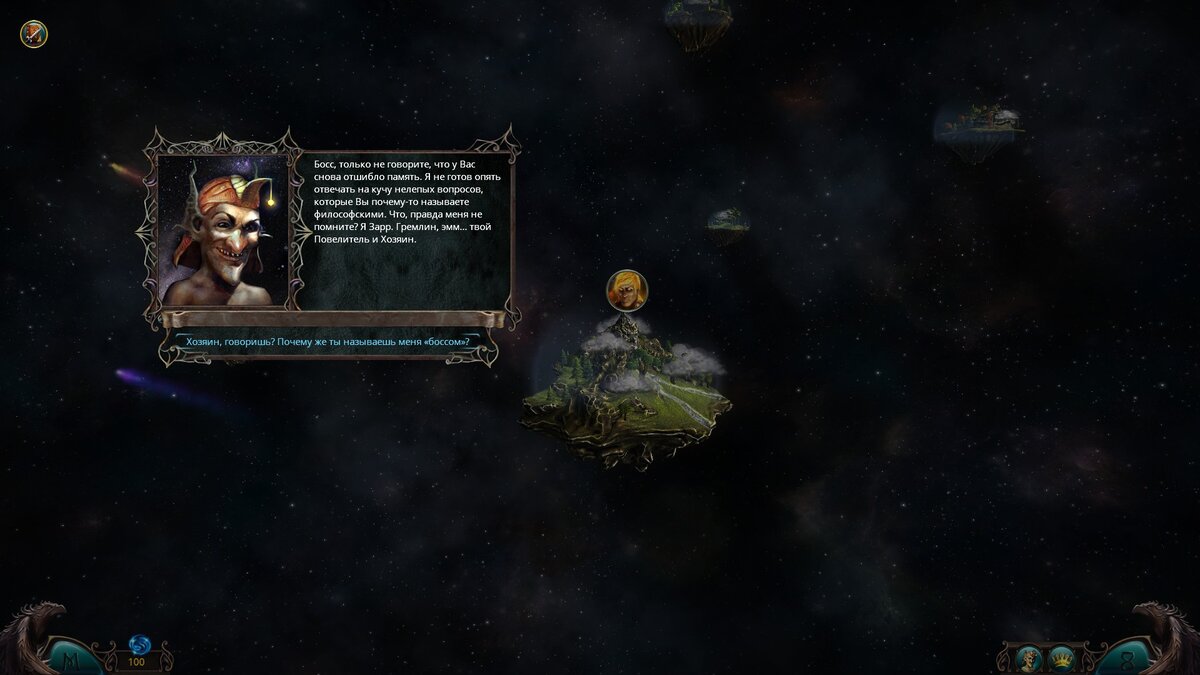Click the sword emblem icon in the corner
Image resolution: width=1200 pixels, height=675 pixels.
click(x=34, y=35)
